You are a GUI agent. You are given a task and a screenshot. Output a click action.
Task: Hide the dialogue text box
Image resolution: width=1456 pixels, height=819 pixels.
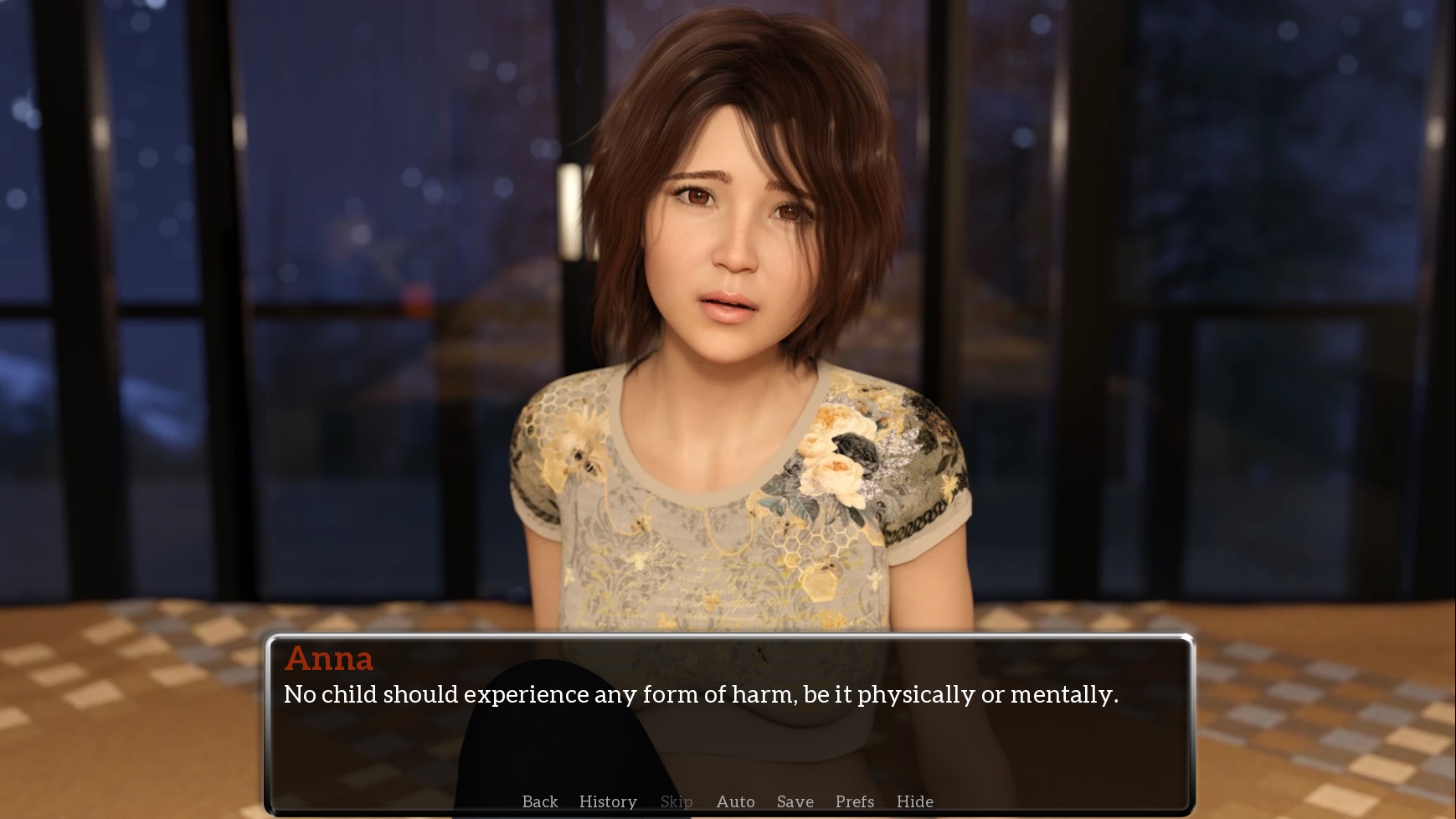[x=914, y=801]
